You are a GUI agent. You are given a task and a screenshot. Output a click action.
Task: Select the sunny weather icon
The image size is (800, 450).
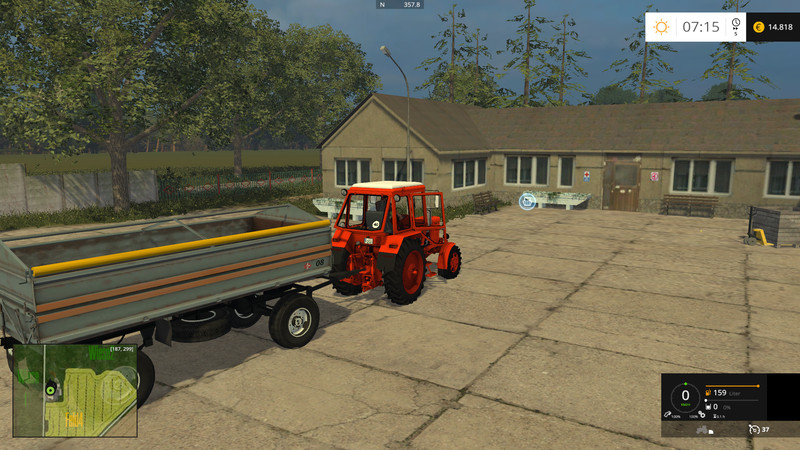pyautogui.click(x=660, y=27)
